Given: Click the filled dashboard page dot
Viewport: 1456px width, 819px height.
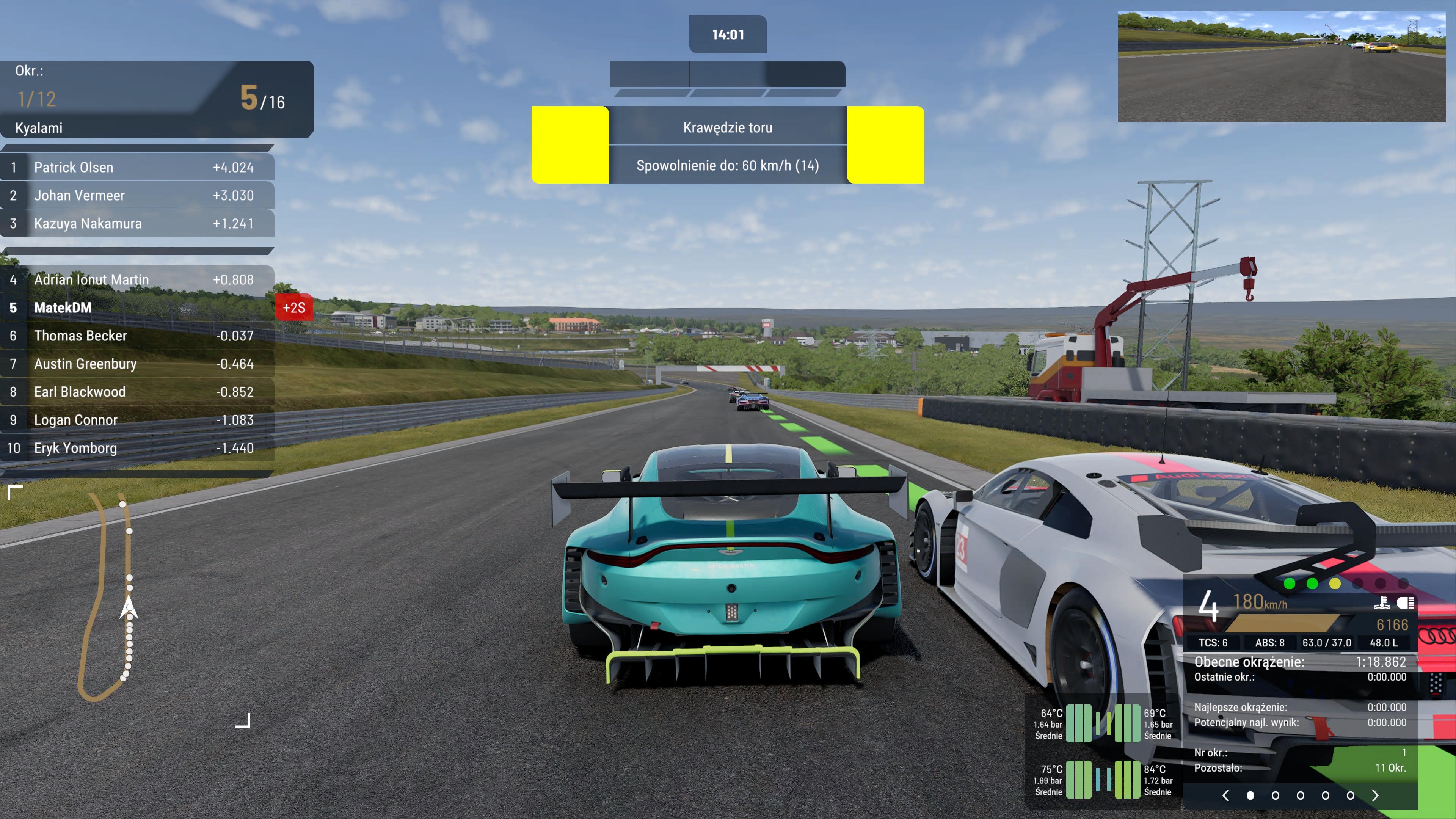Looking at the screenshot, I should click(x=1250, y=795).
